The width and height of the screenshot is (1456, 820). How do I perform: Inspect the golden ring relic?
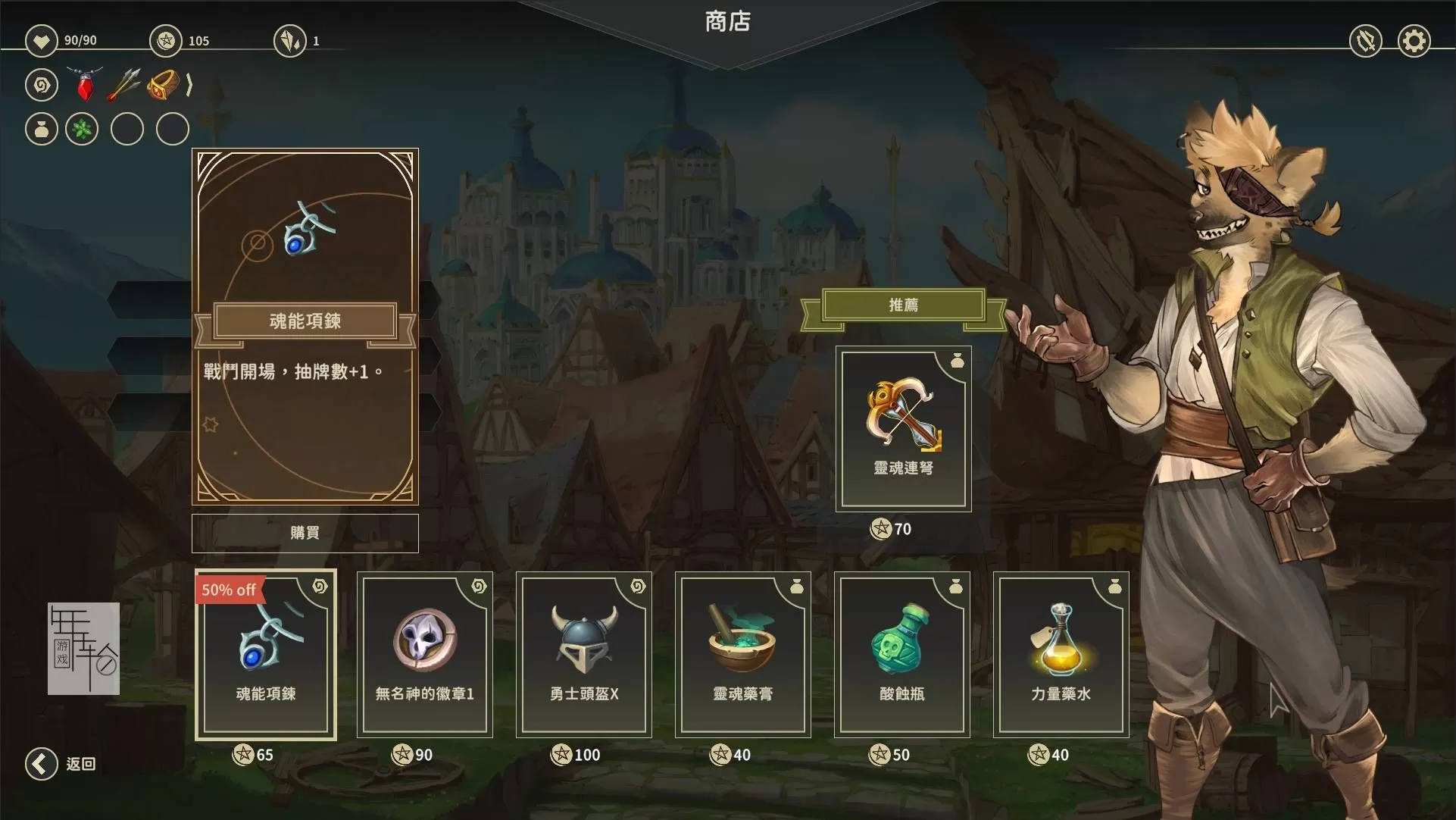click(163, 84)
